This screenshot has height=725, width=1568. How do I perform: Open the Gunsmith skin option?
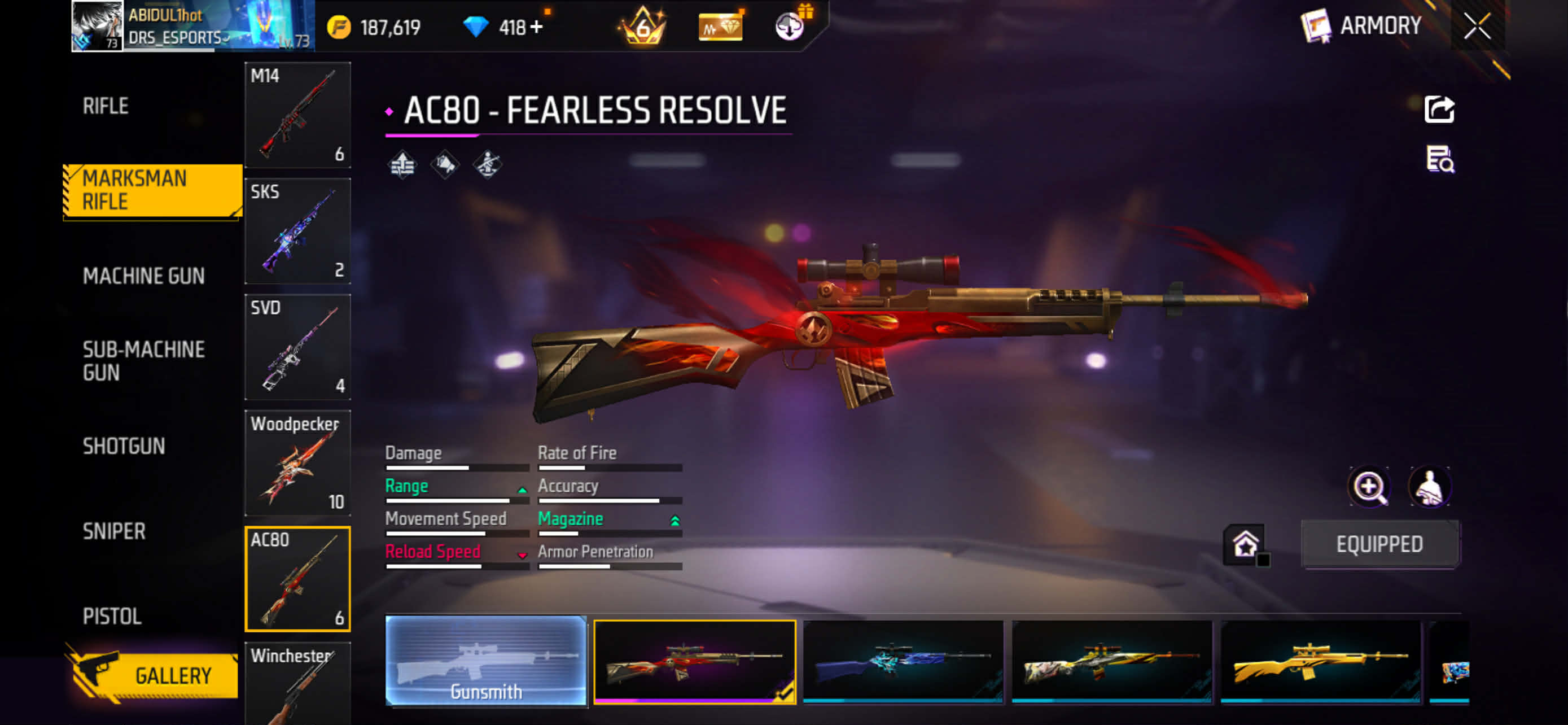point(486,661)
